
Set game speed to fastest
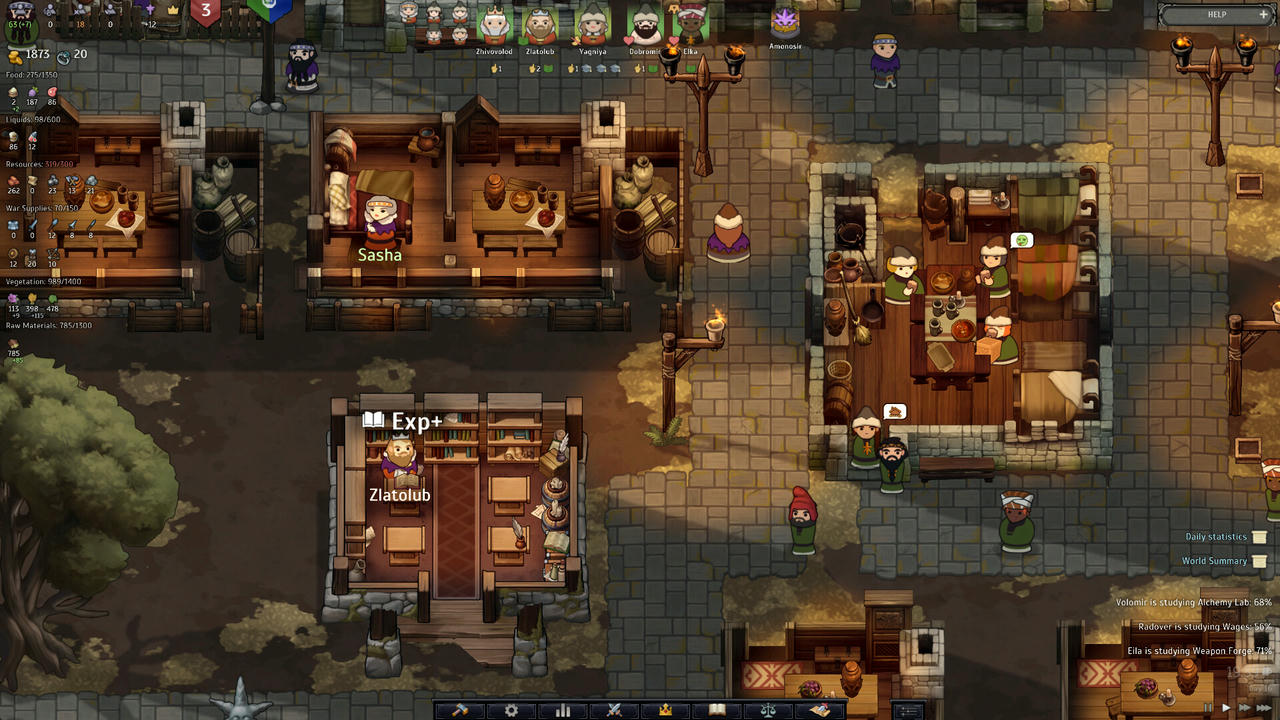click(x=1264, y=708)
